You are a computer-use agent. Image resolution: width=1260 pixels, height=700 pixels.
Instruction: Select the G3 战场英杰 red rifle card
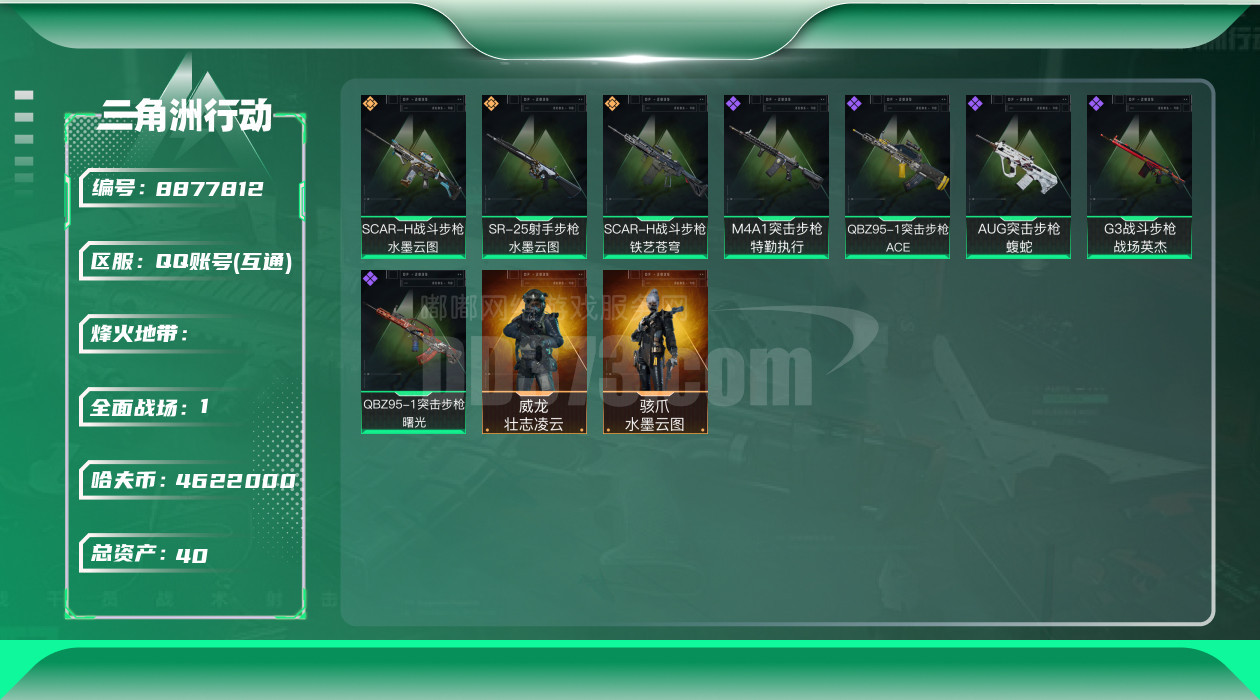pos(1139,176)
